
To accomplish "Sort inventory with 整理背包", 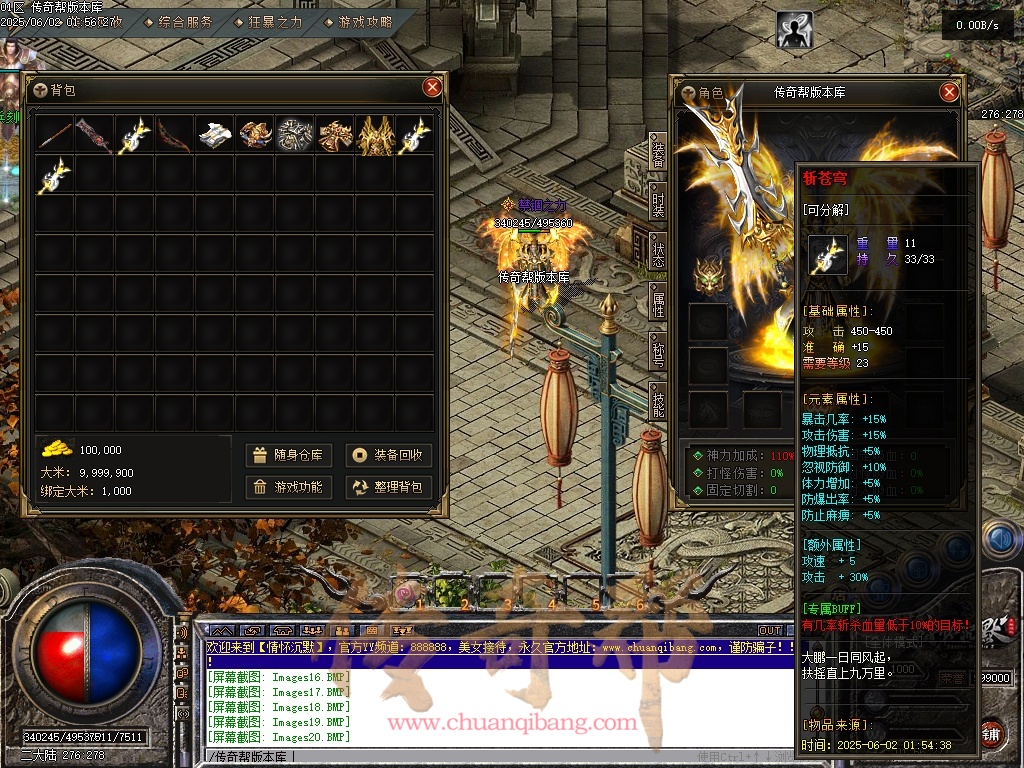I will click(x=389, y=487).
